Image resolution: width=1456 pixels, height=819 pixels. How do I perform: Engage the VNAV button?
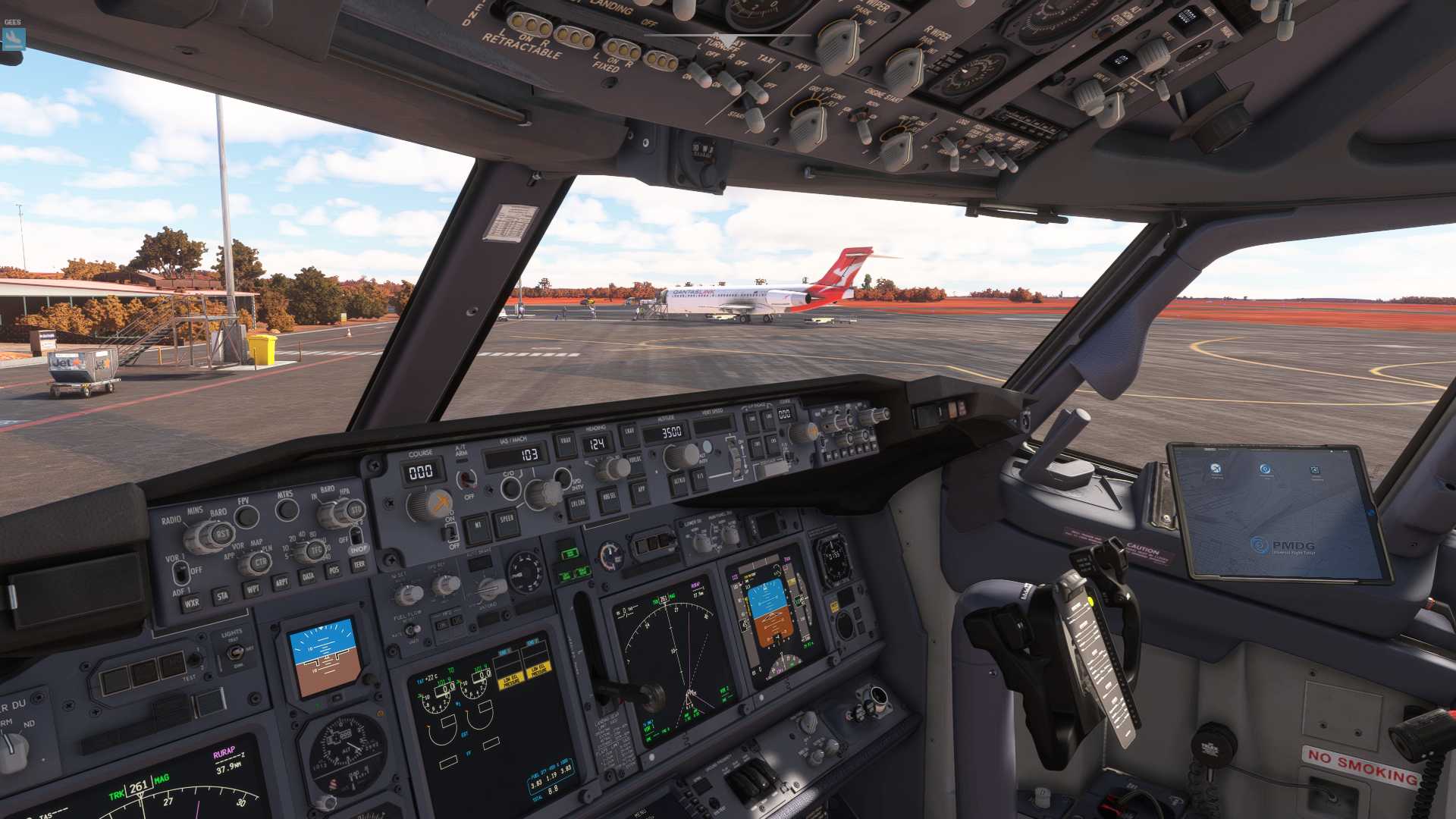click(566, 444)
